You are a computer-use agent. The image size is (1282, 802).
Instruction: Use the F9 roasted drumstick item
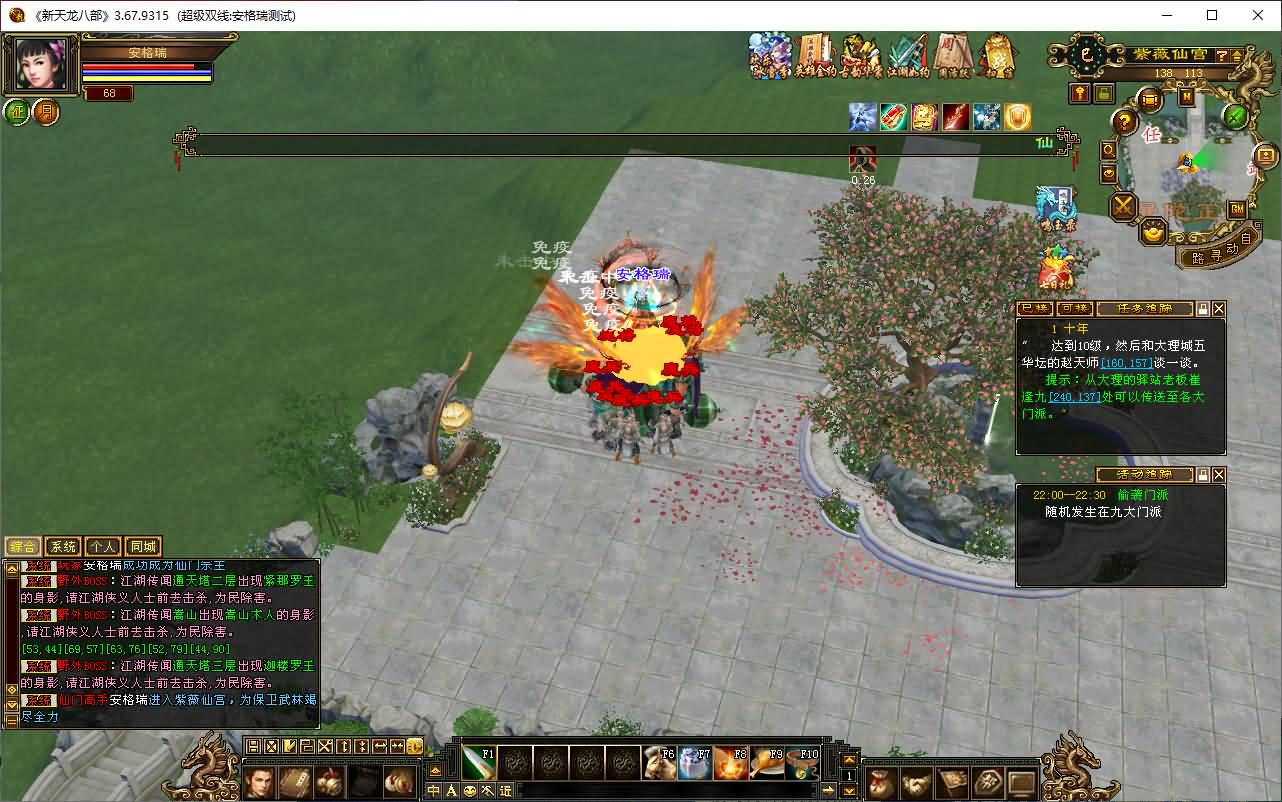[767, 763]
